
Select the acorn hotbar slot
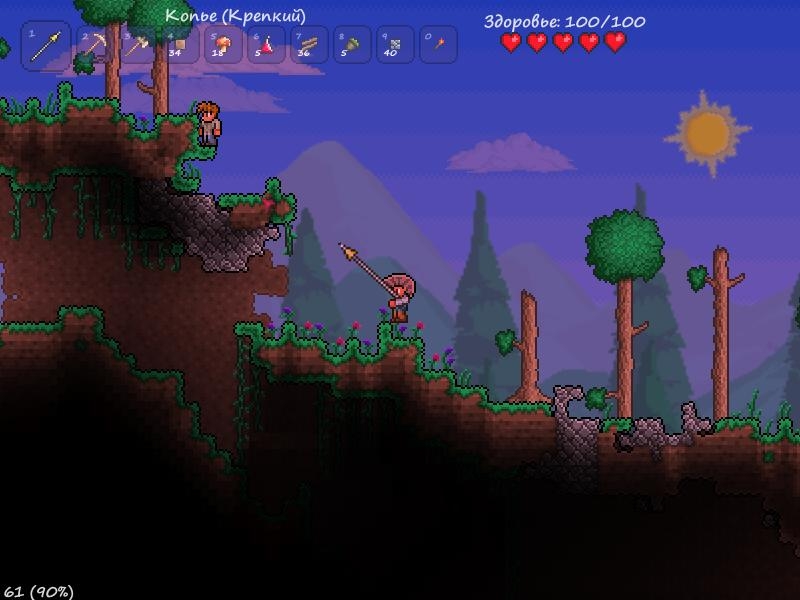[352, 46]
